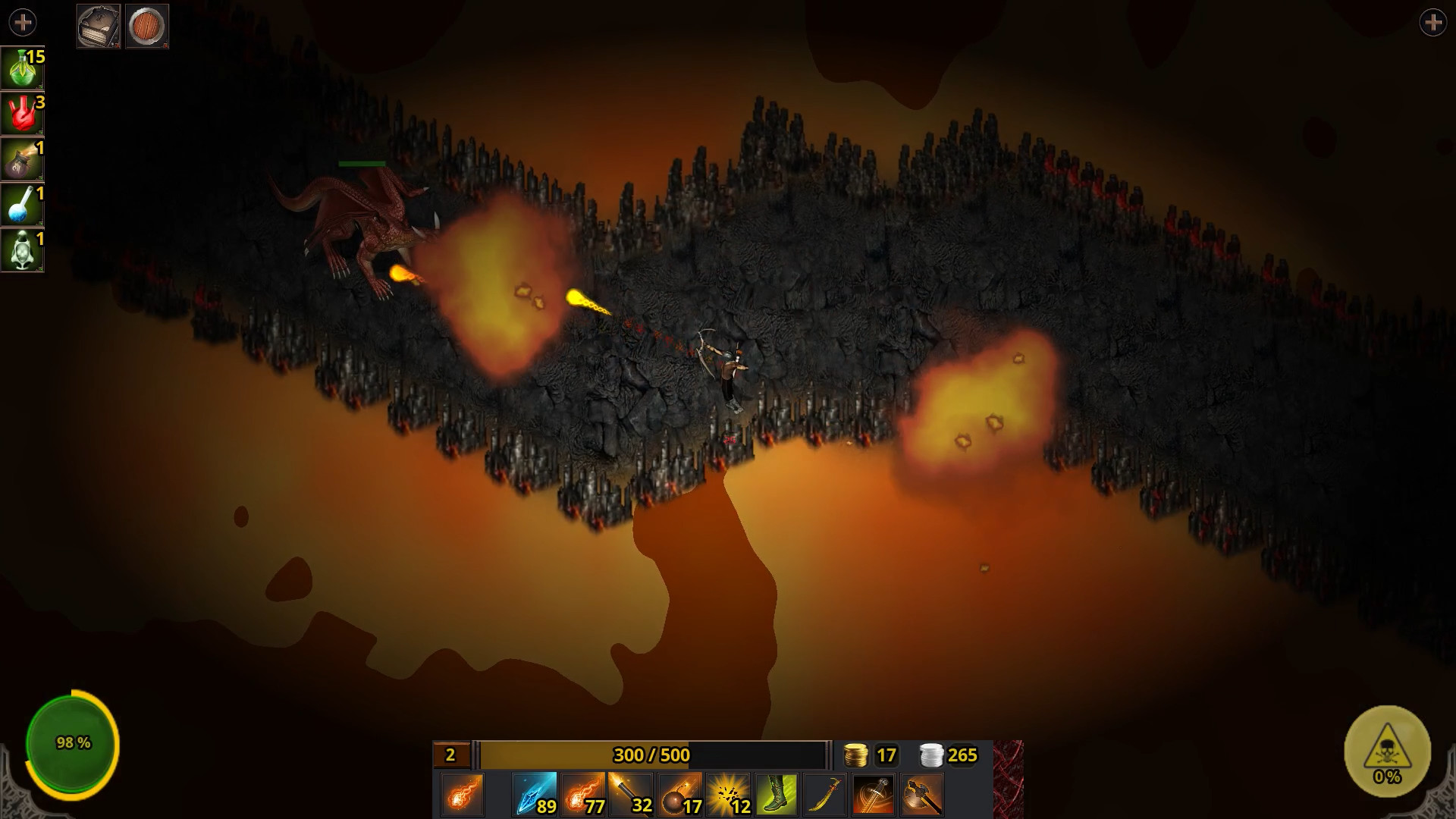Select the dark pouch item slot
Image resolution: width=1456 pixels, height=819 pixels.
22,159
